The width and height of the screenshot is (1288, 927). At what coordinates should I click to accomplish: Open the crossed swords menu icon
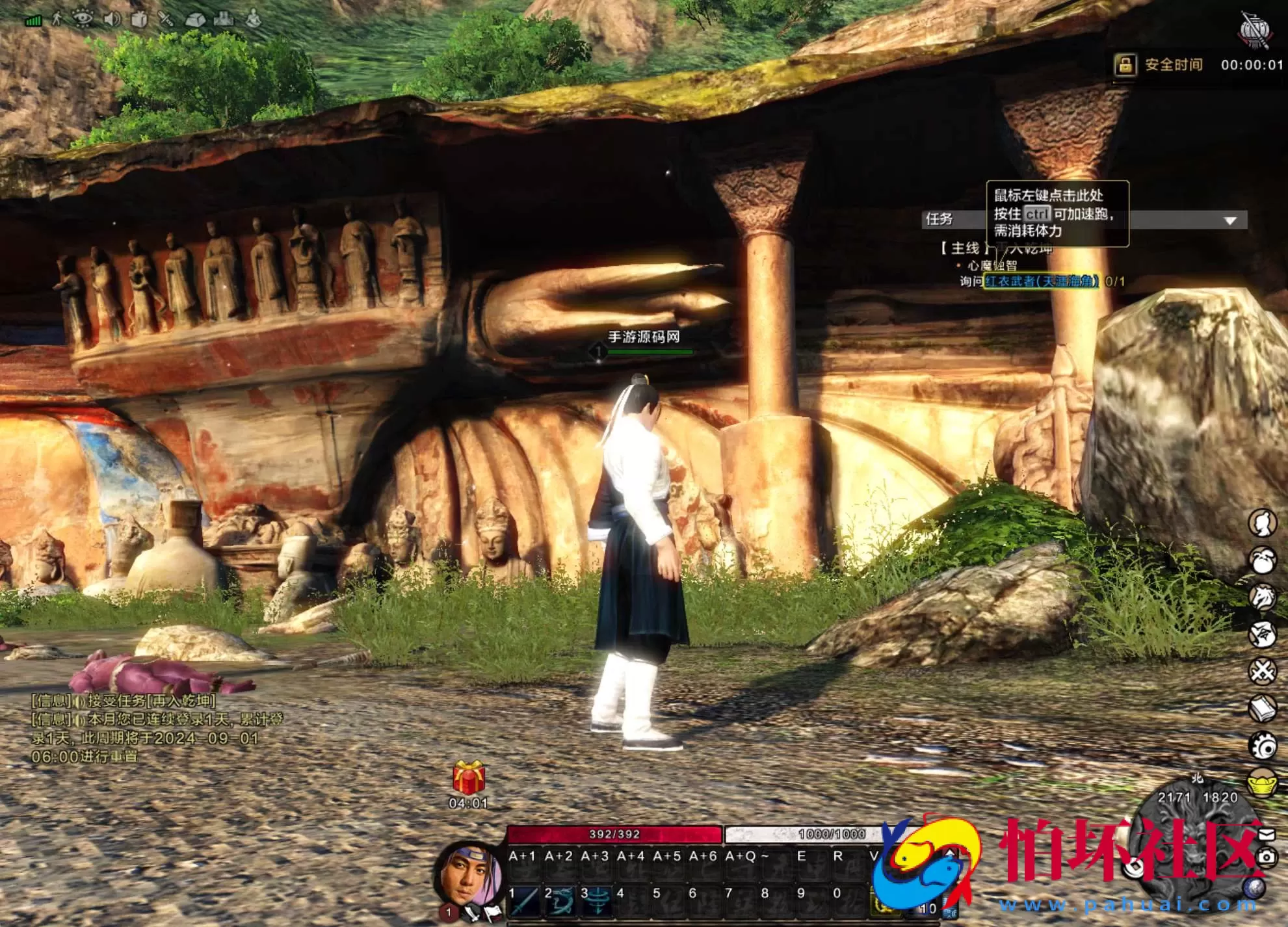[x=1263, y=671]
